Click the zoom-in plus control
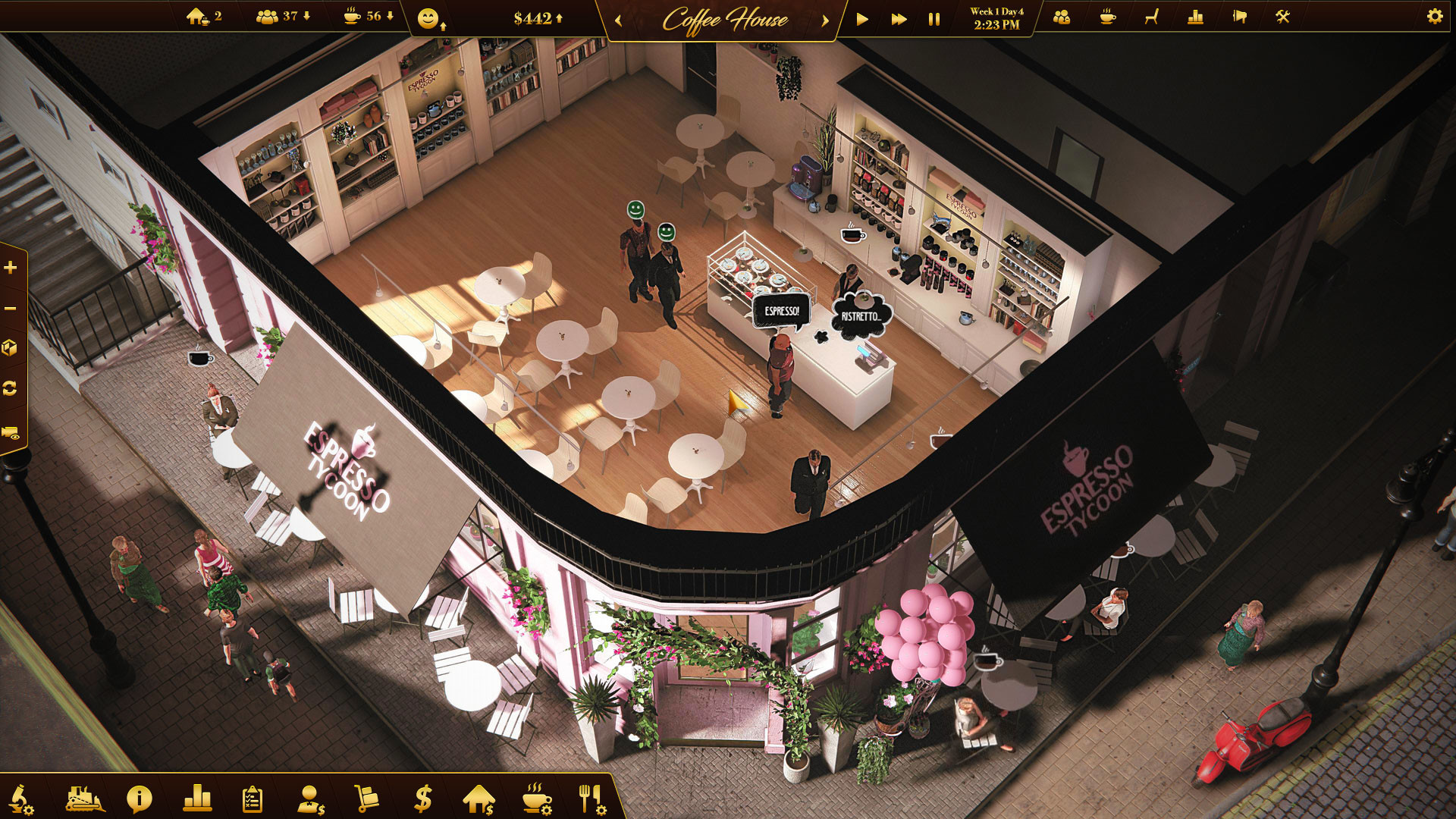Image resolution: width=1456 pixels, height=819 pixels. (x=11, y=268)
